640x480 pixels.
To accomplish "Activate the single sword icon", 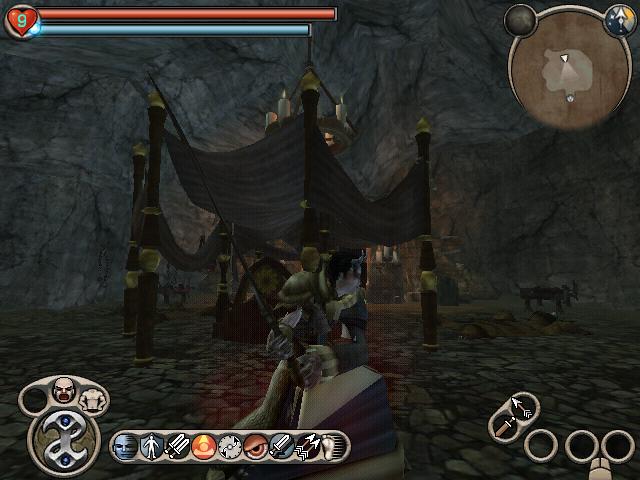I will (282, 446).
